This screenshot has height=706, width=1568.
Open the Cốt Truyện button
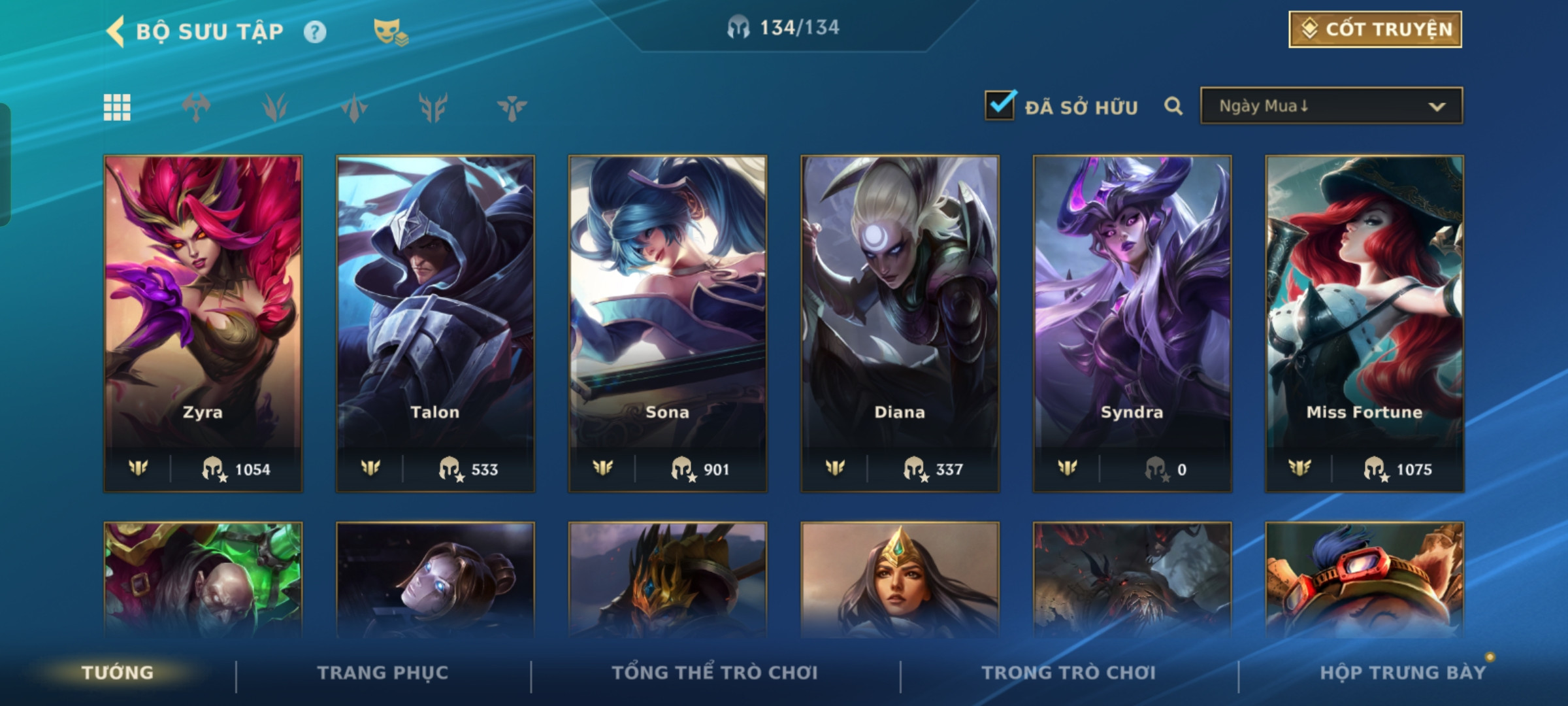(x=1375, y=29)
